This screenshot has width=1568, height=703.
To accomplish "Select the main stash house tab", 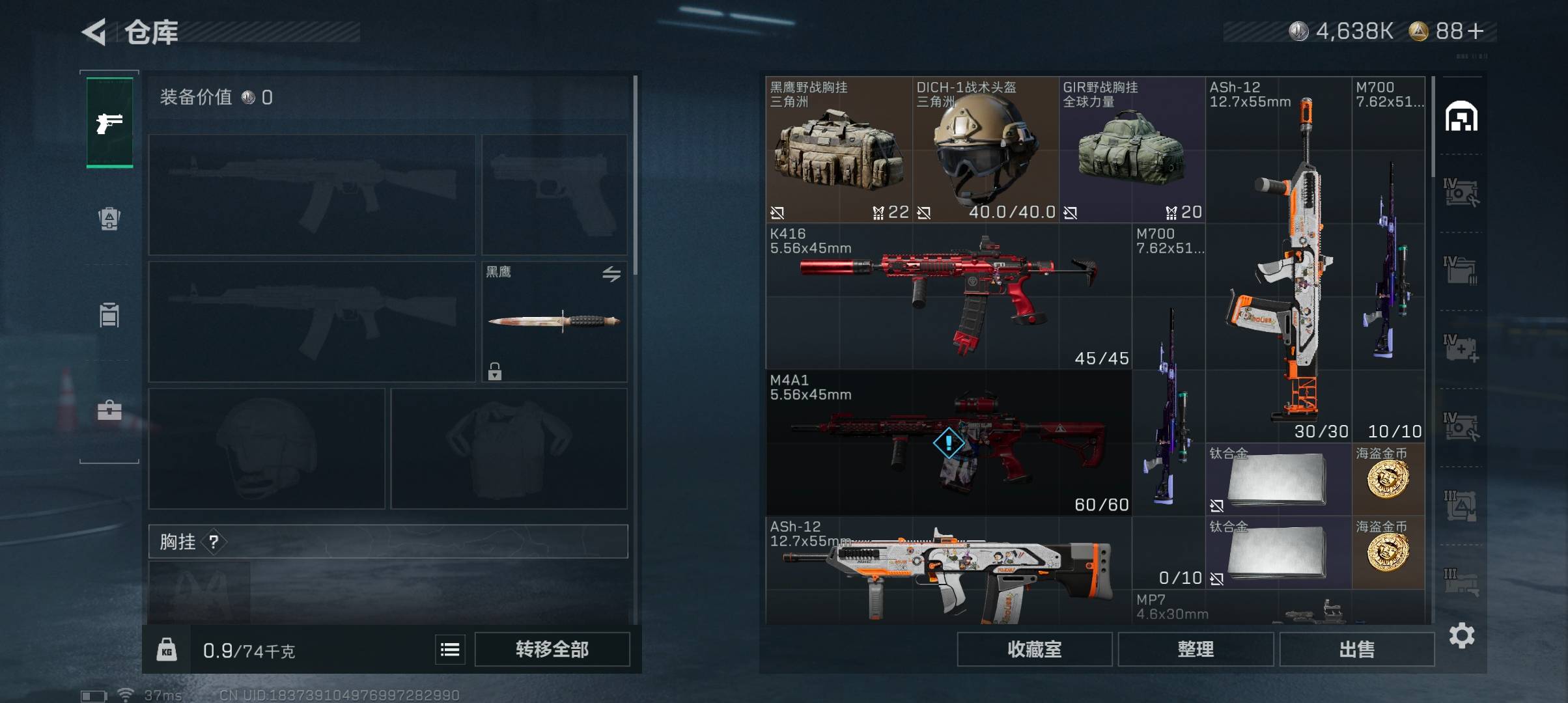I will [x=1461, y=117].
